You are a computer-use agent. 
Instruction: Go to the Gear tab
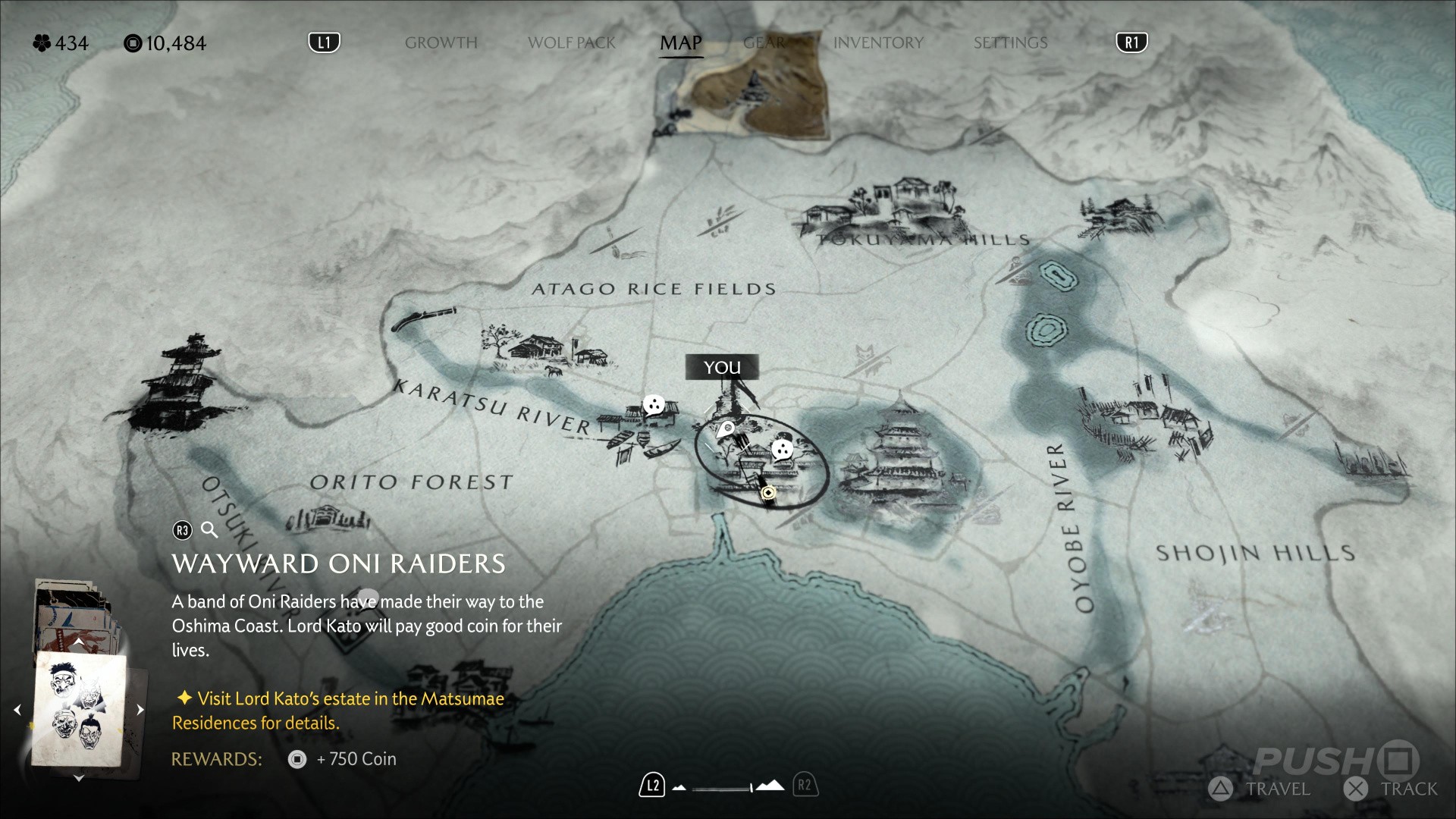tap(764, 43)
